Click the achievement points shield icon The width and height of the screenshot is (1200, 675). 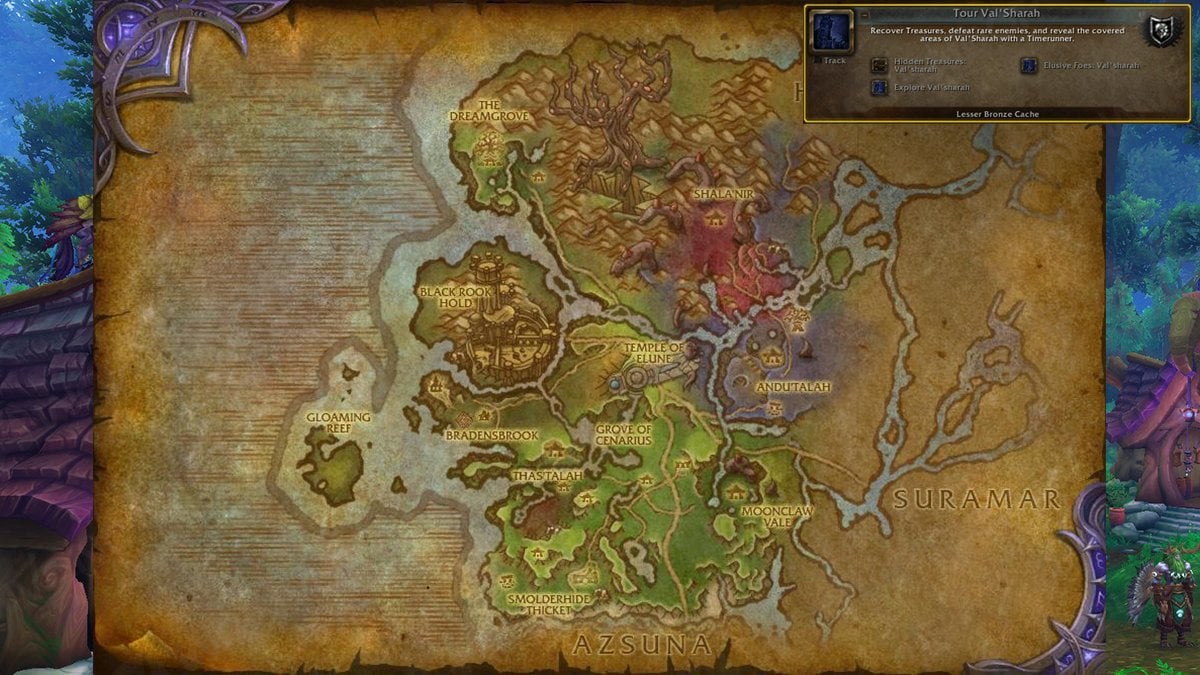tap(1161, 29)
